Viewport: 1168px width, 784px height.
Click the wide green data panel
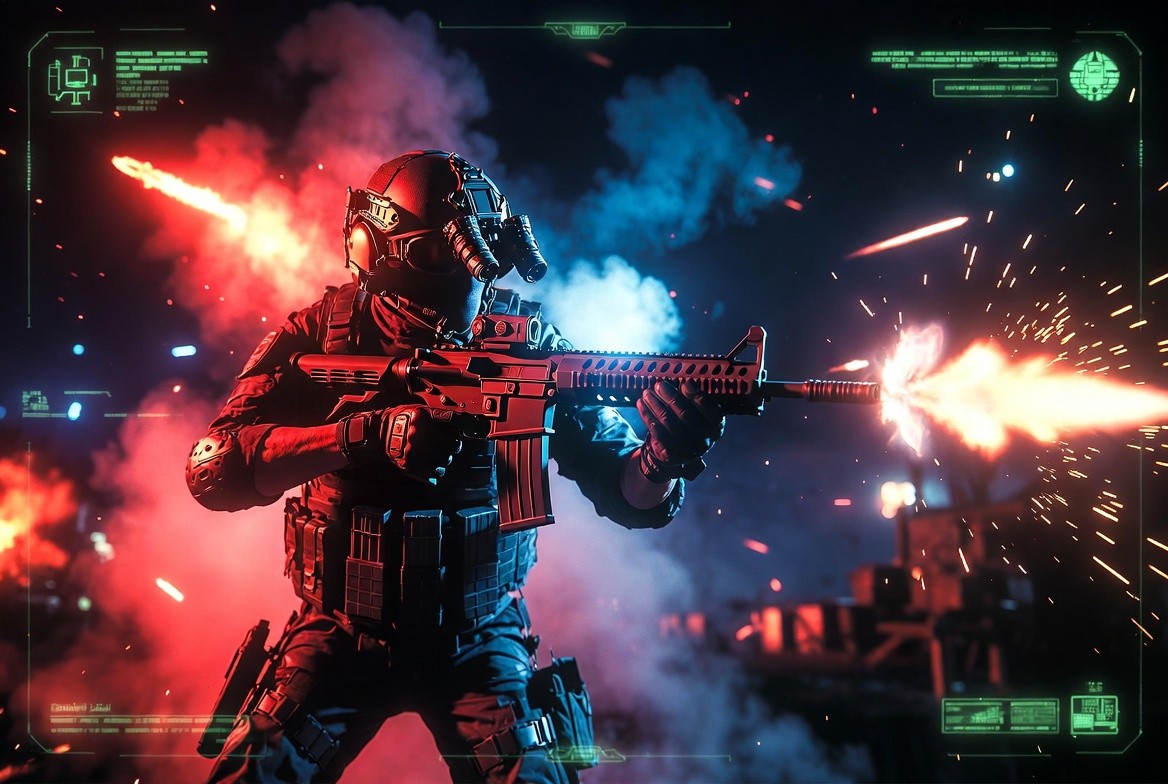1000,715
